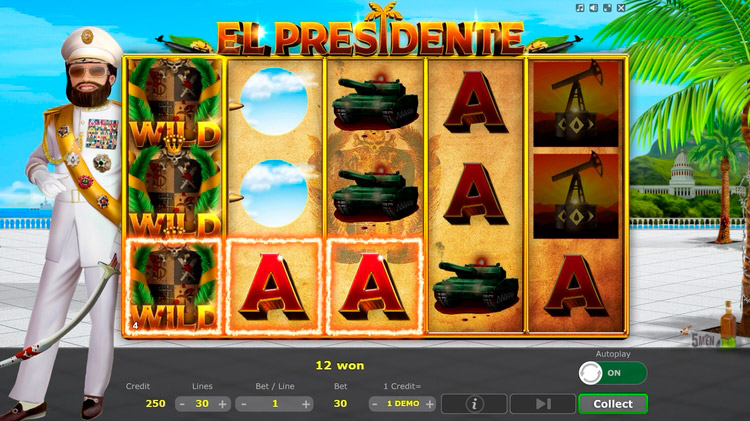The image size is (750, 421).
Task: Increase the number of lines
Action: click(x=222, y=404)
